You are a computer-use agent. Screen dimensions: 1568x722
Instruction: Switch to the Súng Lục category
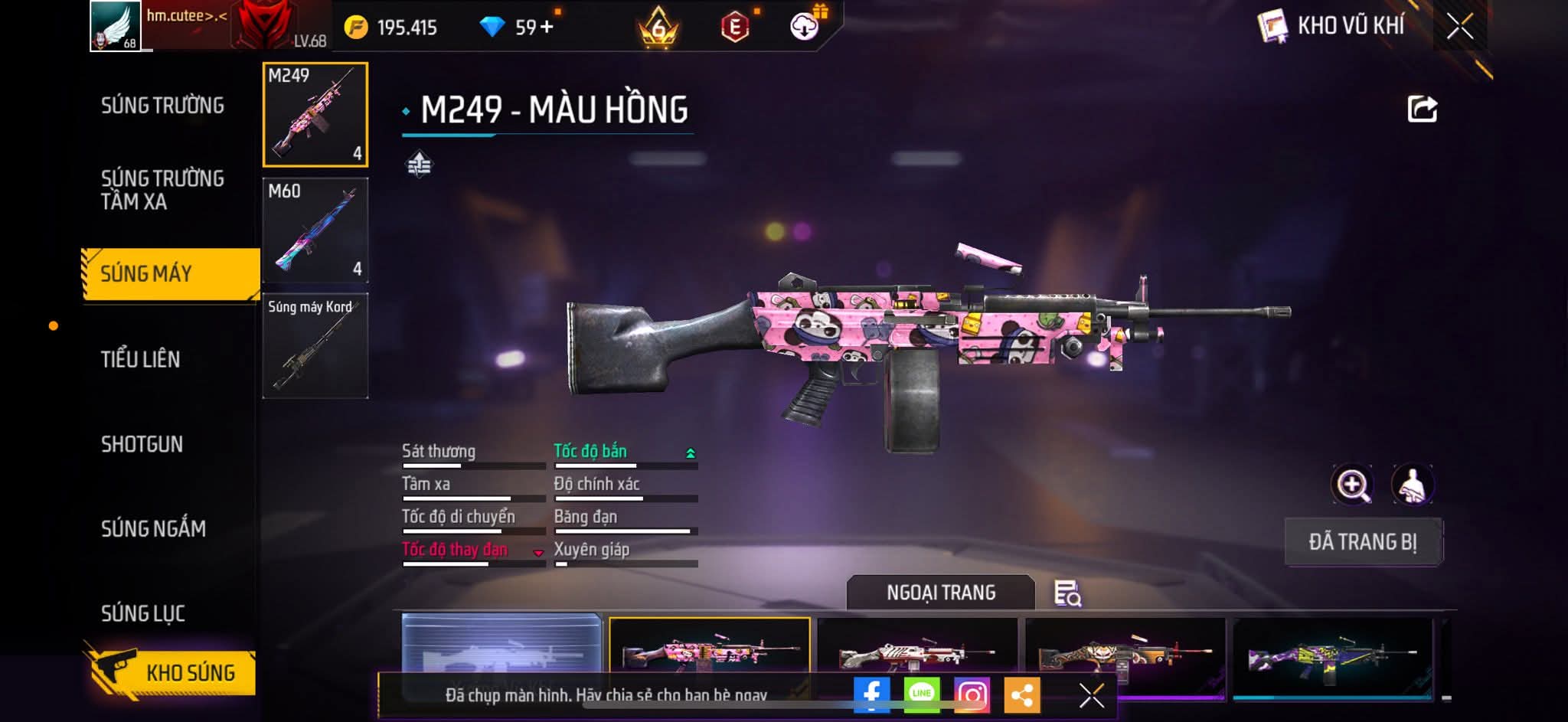click(143, 613)
